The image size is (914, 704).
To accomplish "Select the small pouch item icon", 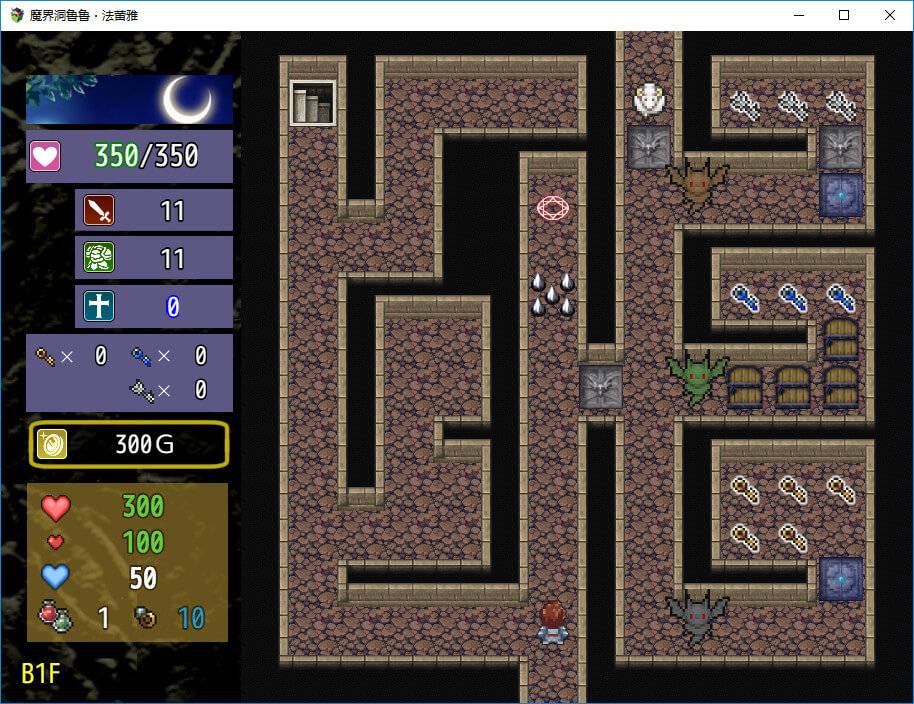I will click(x=145, y=618).
